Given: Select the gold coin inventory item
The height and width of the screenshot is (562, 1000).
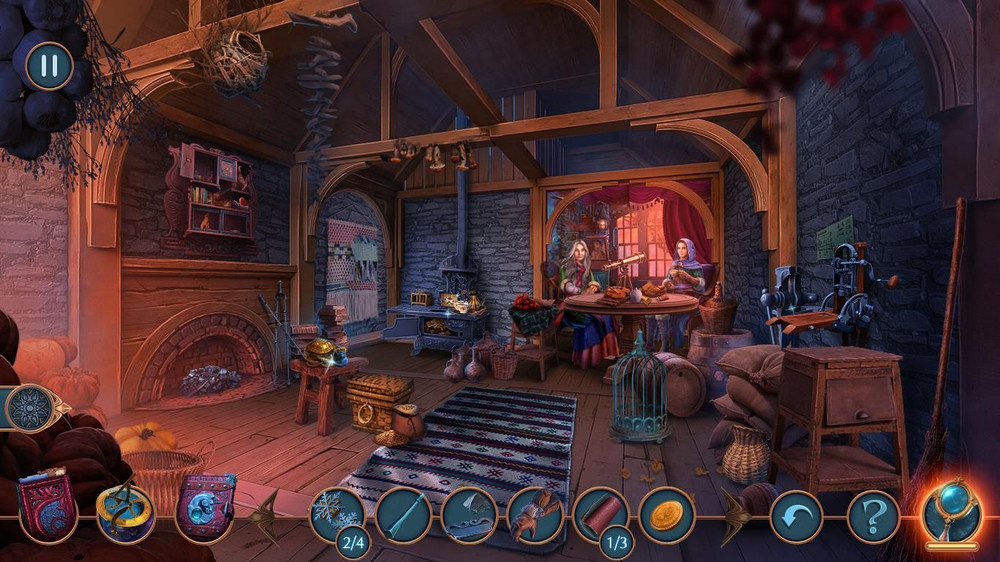Looking at the screenshot, I should (x=667, y=516).
